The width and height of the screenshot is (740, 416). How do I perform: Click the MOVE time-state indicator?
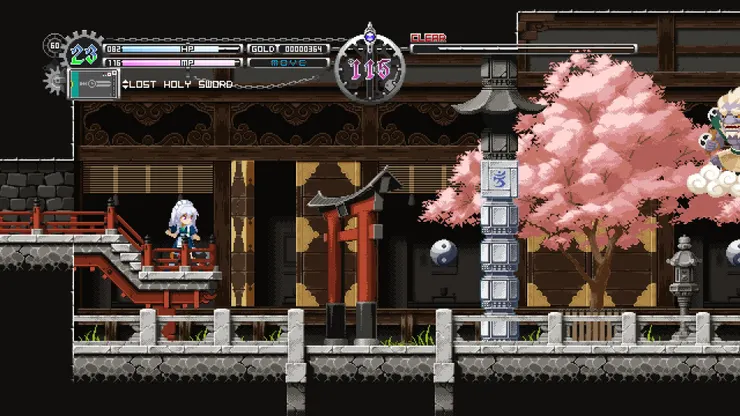288,63
